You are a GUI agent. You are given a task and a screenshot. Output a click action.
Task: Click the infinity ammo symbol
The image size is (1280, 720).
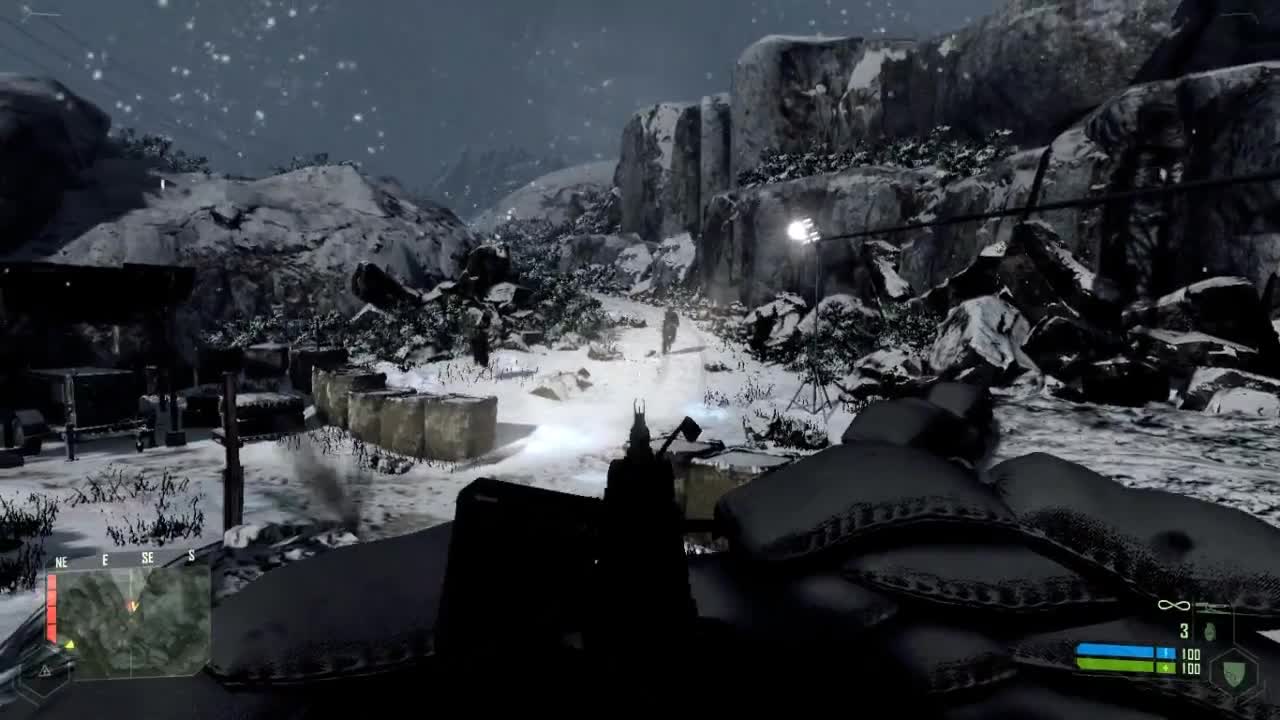click(1173, 605)
